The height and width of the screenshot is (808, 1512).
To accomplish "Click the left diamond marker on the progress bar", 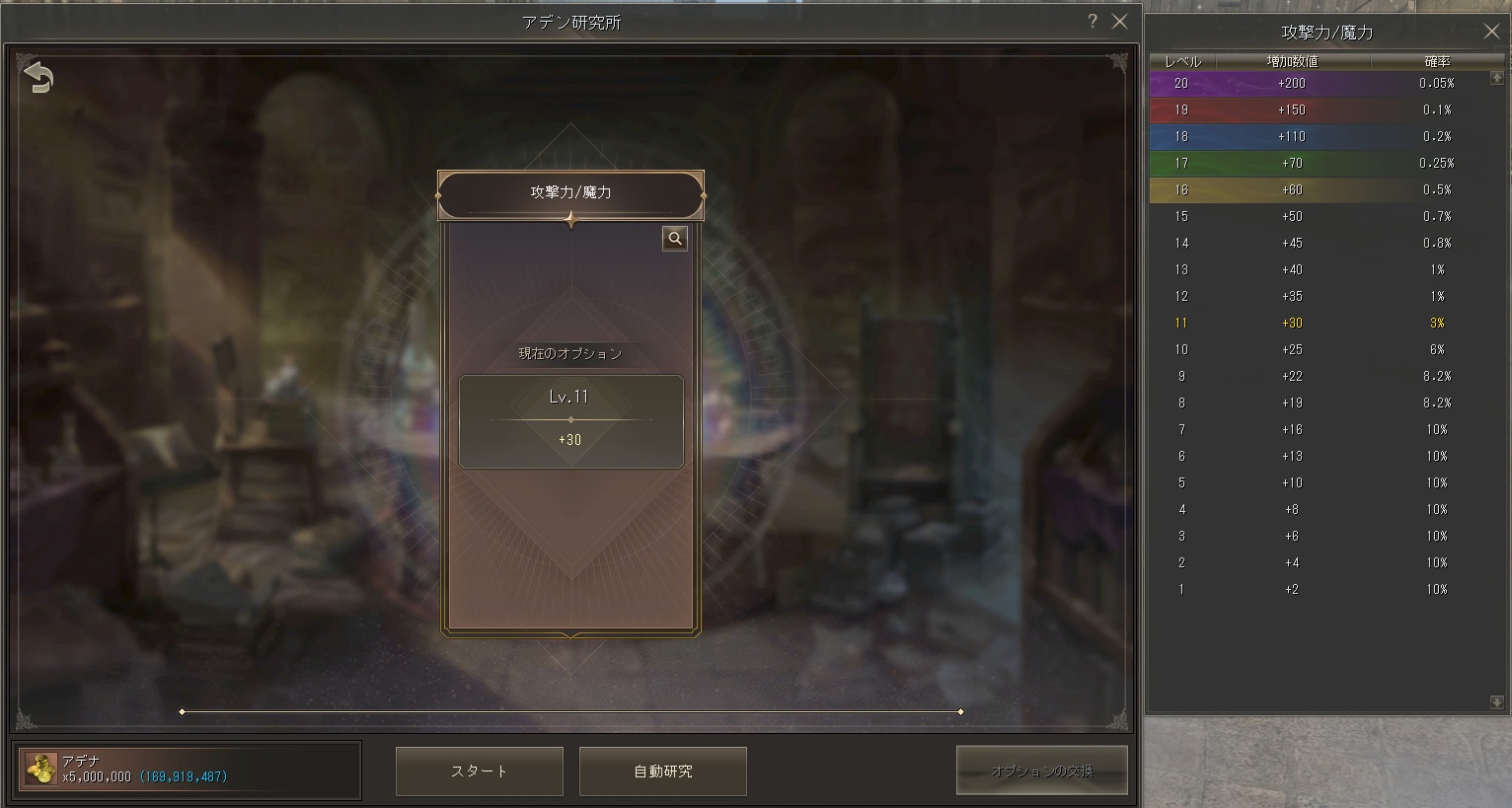I will [x=182, y=709].
